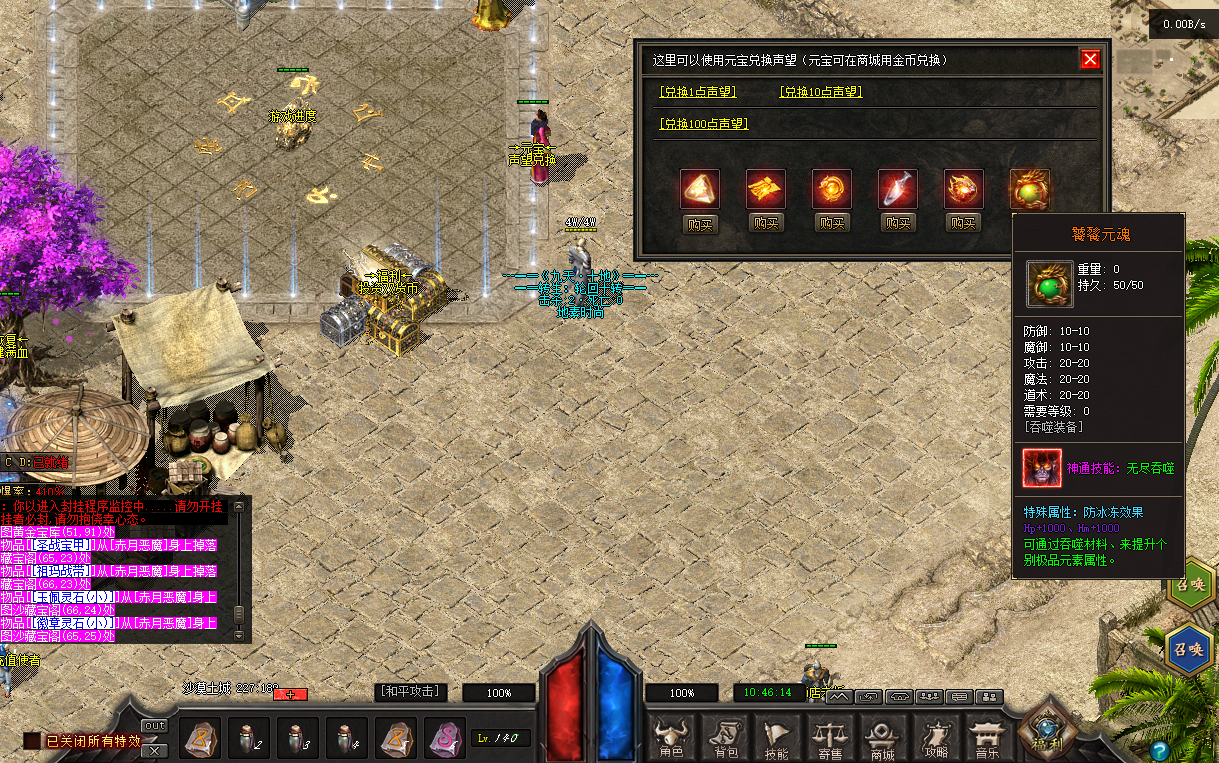This screenshot has height=763, width=1219.
Task: Exchange for 100 reputation points
Action: 703,124
